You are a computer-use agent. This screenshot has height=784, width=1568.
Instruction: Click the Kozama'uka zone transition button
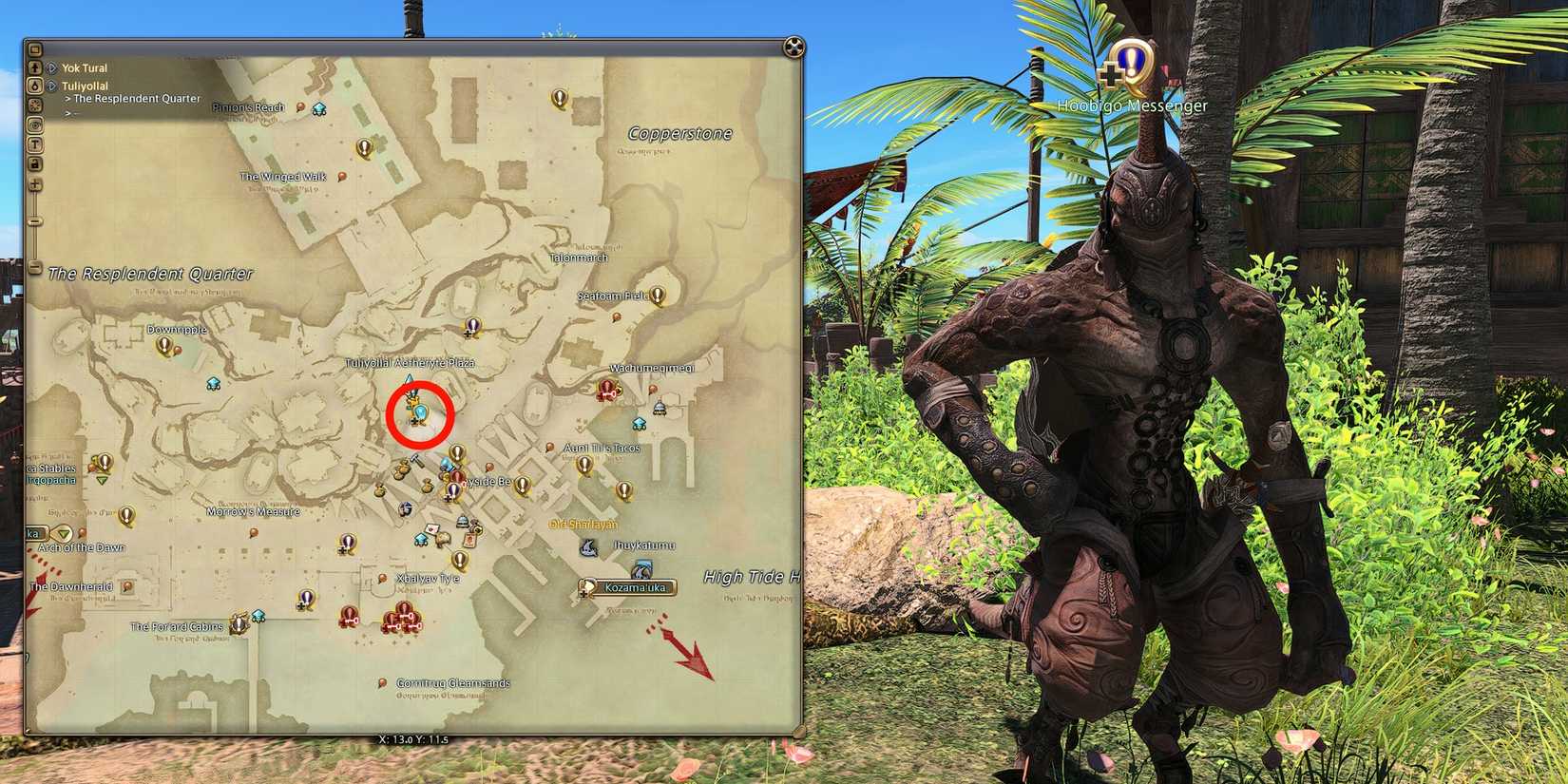[627, 588]
